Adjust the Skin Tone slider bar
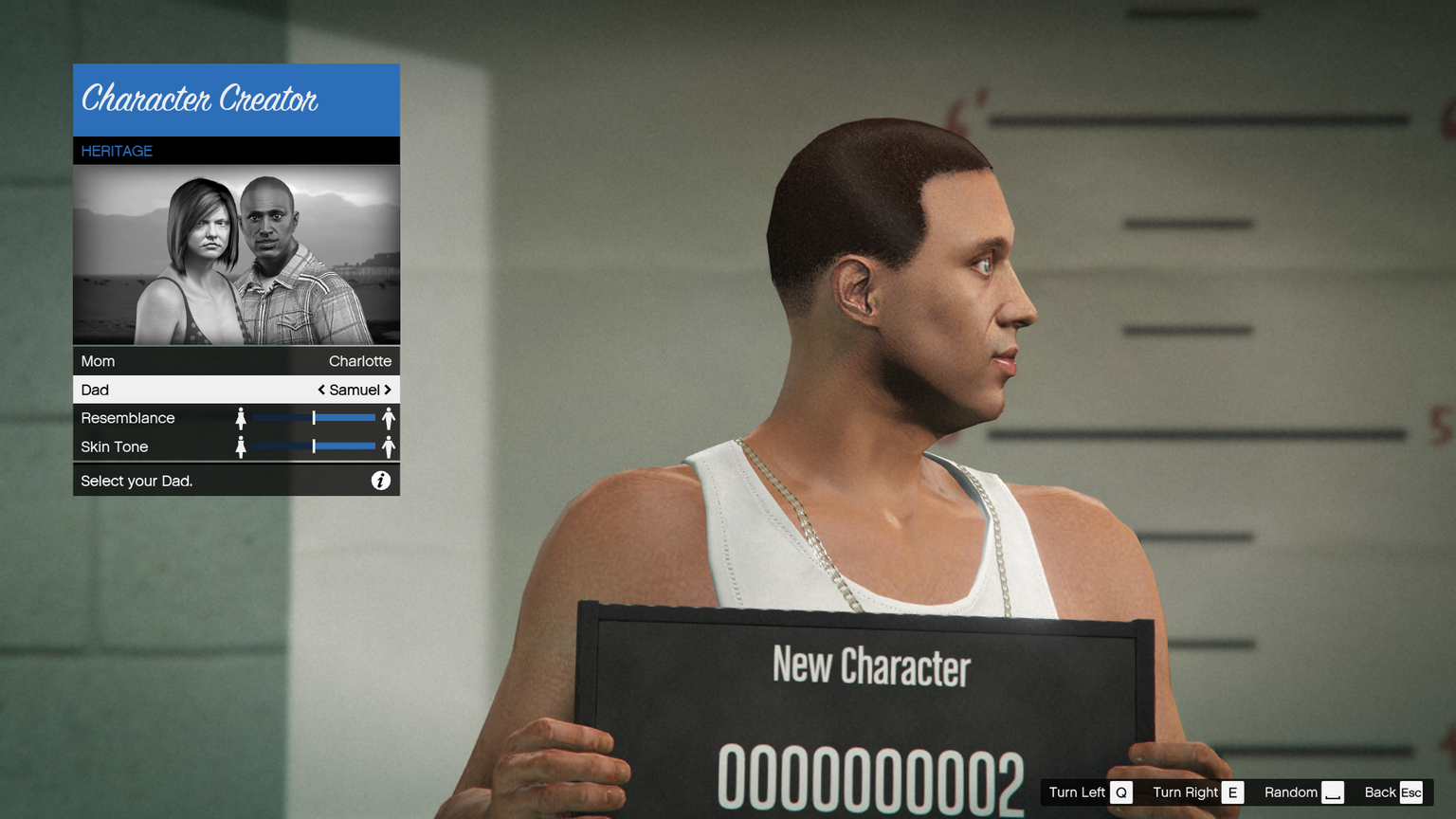This screenshot has width=1456, height=819. (314, 446)
